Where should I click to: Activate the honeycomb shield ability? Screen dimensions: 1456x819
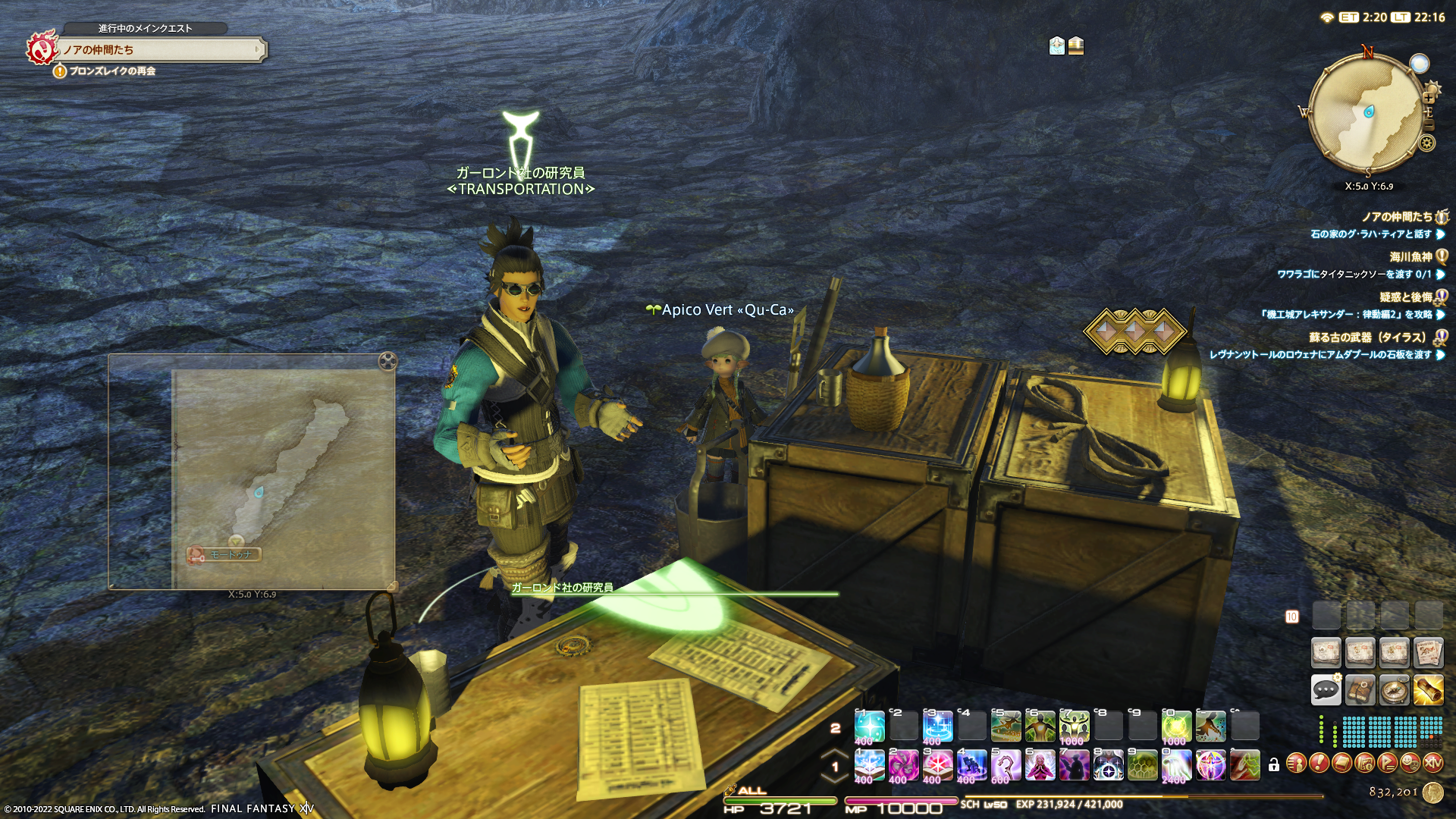[1142, 765]
